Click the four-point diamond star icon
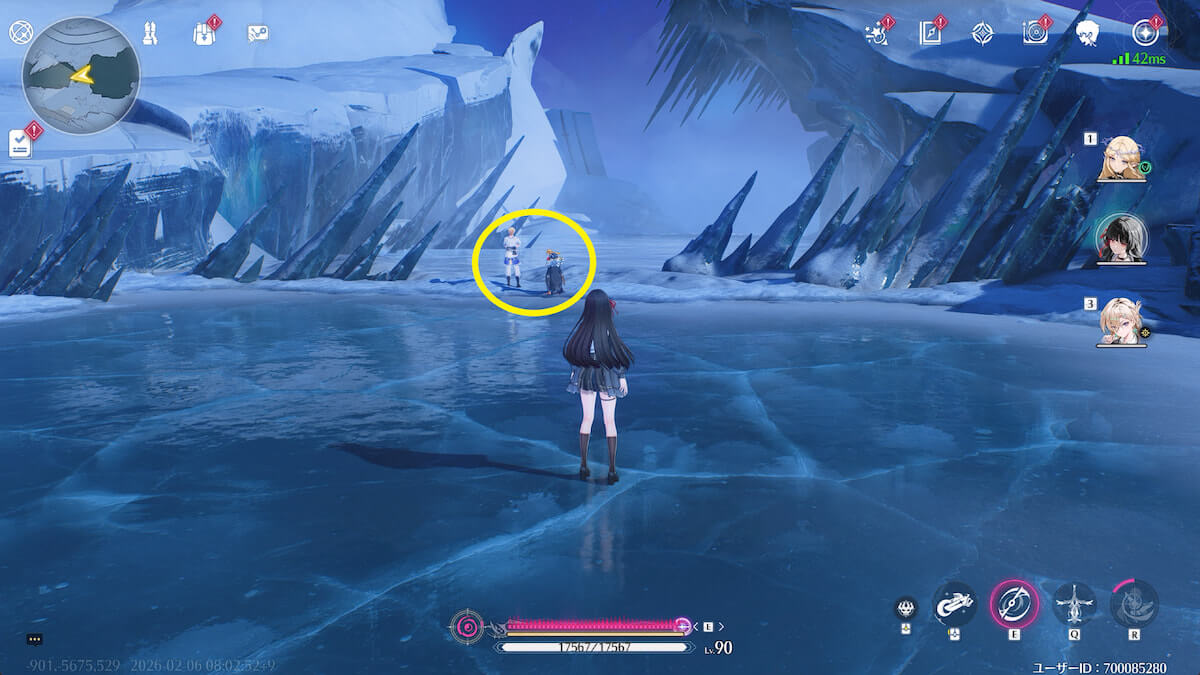 click(x=983, y=33)
